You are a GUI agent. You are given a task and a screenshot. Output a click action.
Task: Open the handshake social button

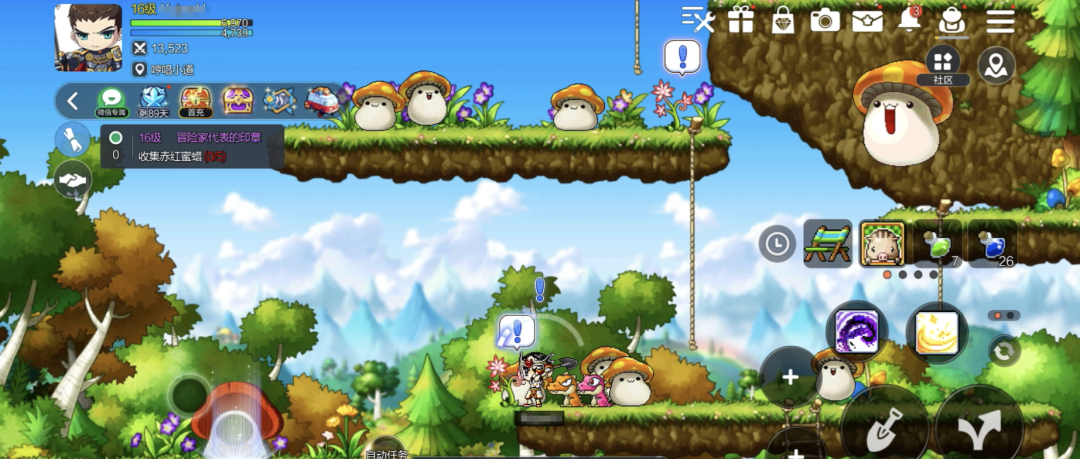(73, 180)
